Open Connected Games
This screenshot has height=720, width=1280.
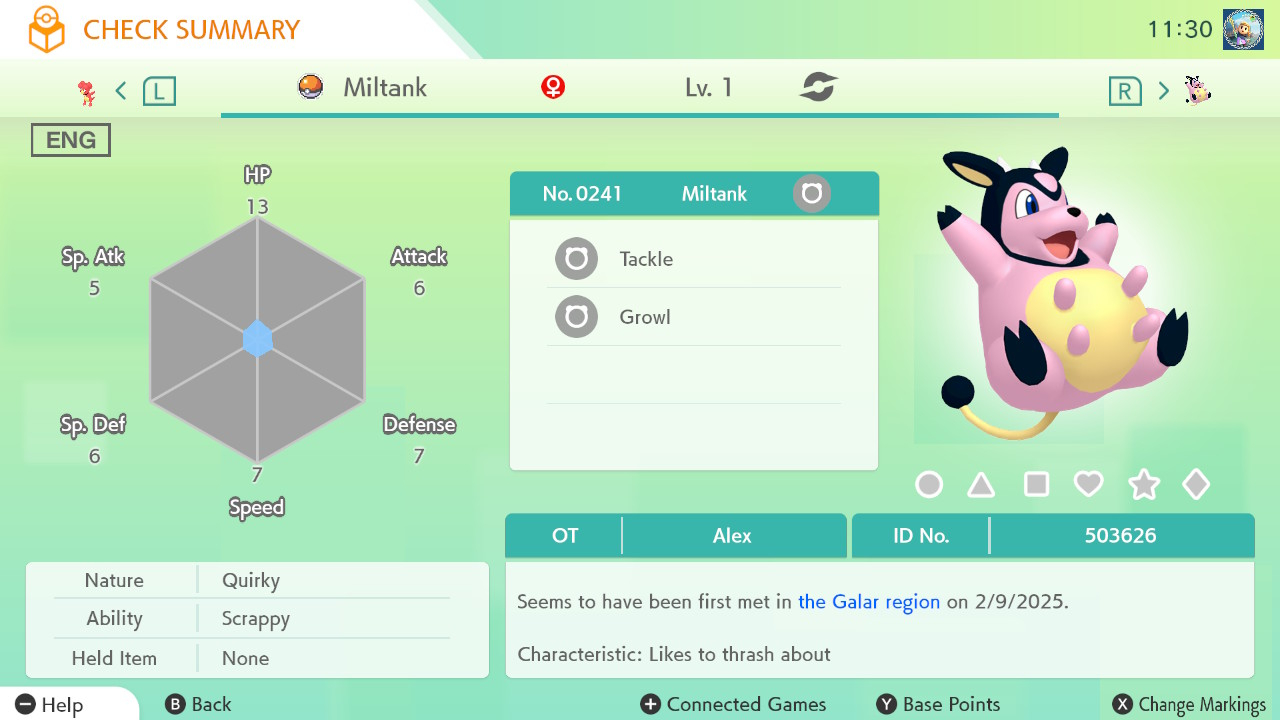tap(733, 705)
